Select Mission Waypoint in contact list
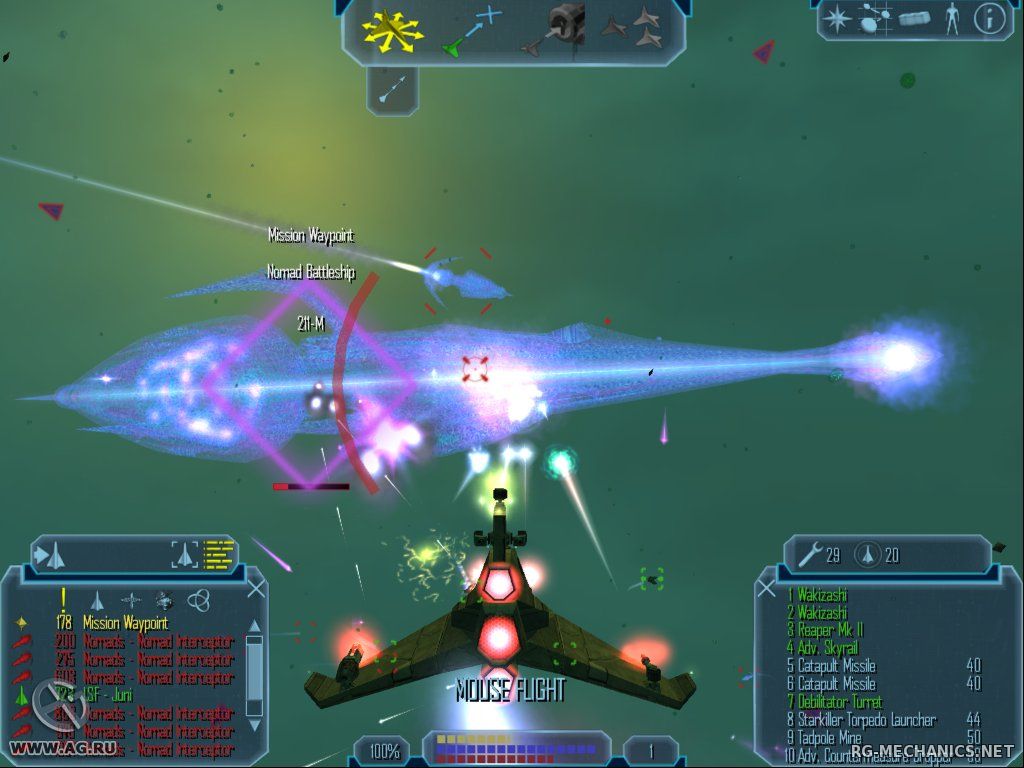 pyautogui.click(x=126, y=623)
